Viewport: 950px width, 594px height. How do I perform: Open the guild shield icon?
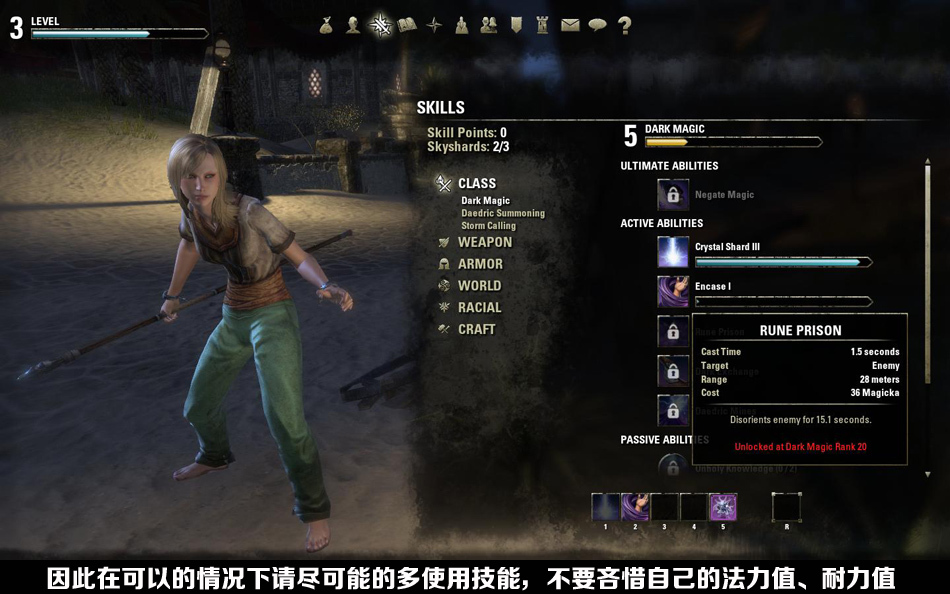(516, 26)
